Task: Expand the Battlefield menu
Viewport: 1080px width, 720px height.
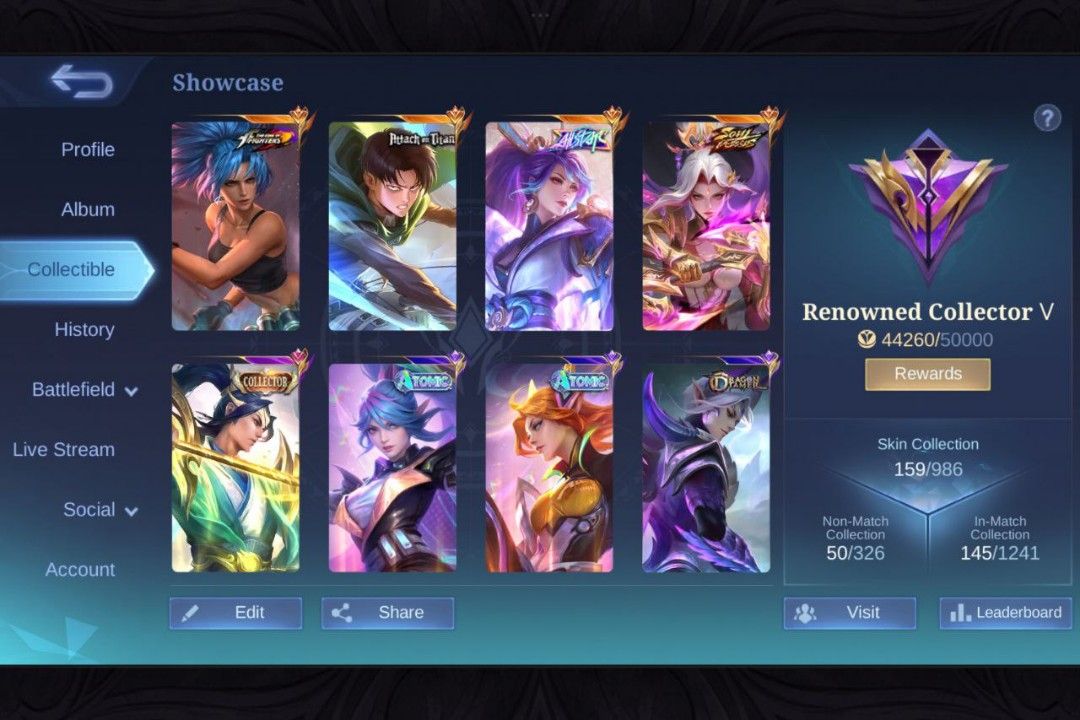Action: [x=84, y=390]
